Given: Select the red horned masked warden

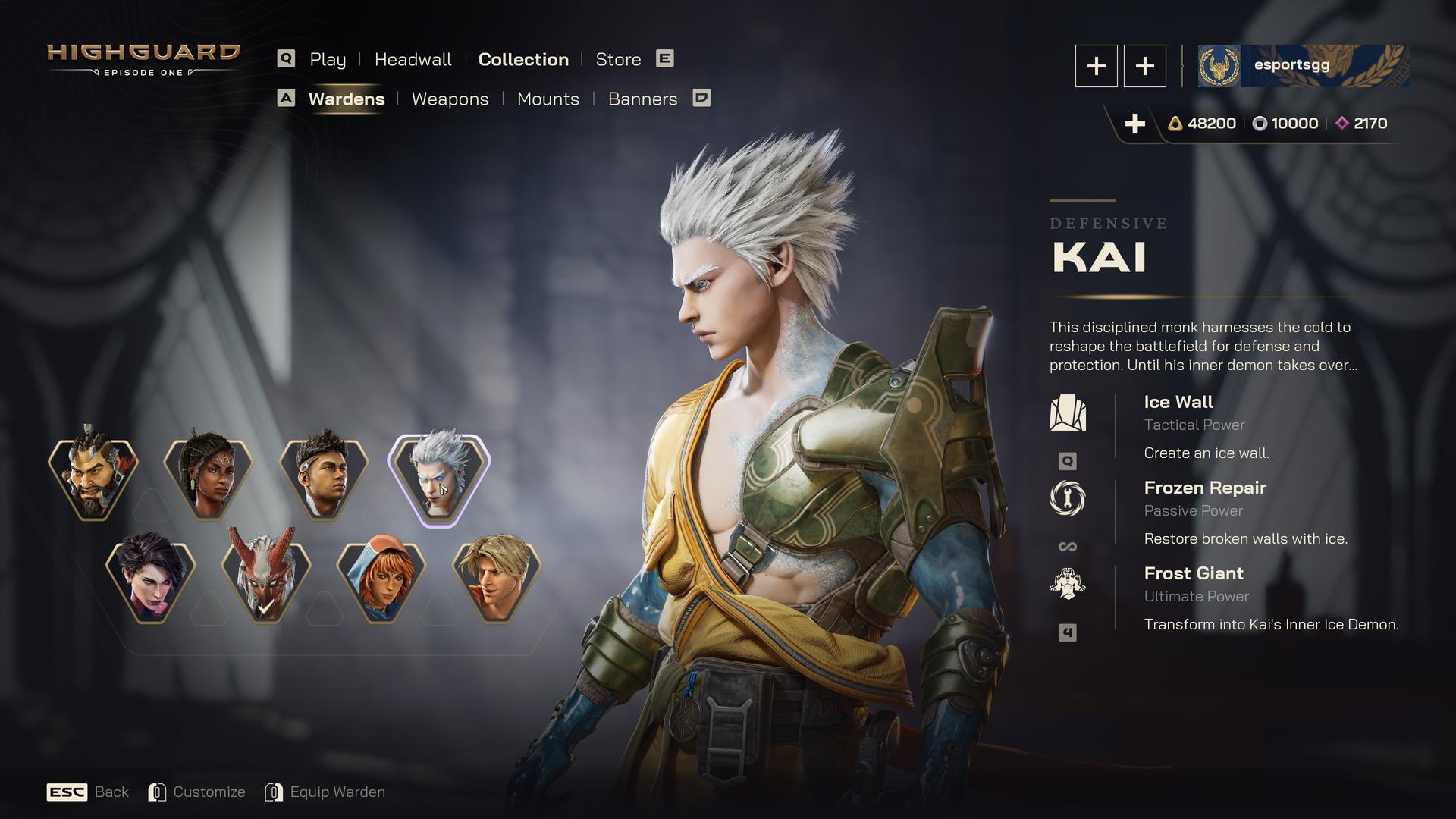Looking at the screenshot, I should [x=266, y=580].
